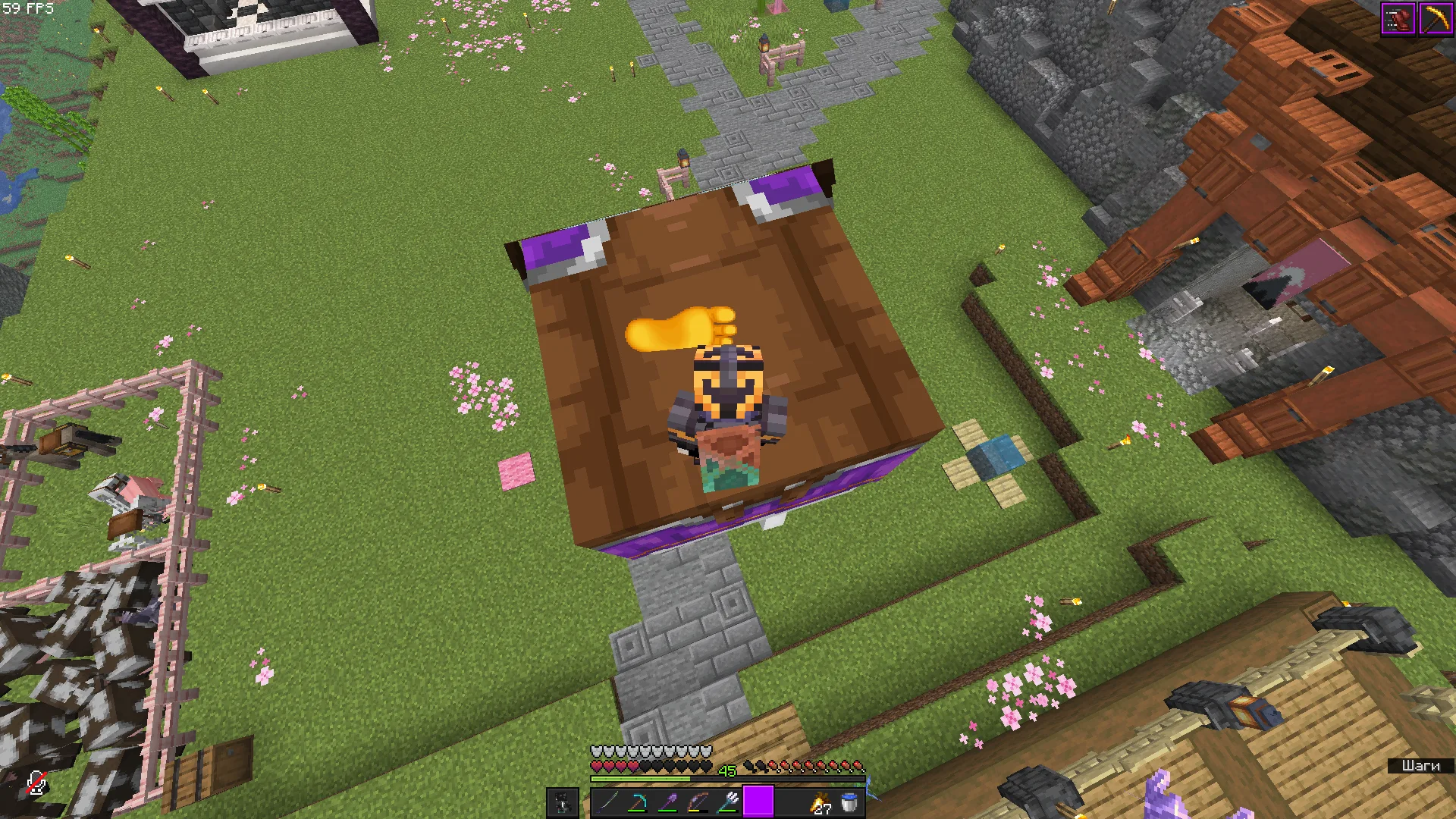Viewport: 1456px width, 819px height.
Task: Select the diamond pickaxe hotbar slot
Action: pos(637,802)
